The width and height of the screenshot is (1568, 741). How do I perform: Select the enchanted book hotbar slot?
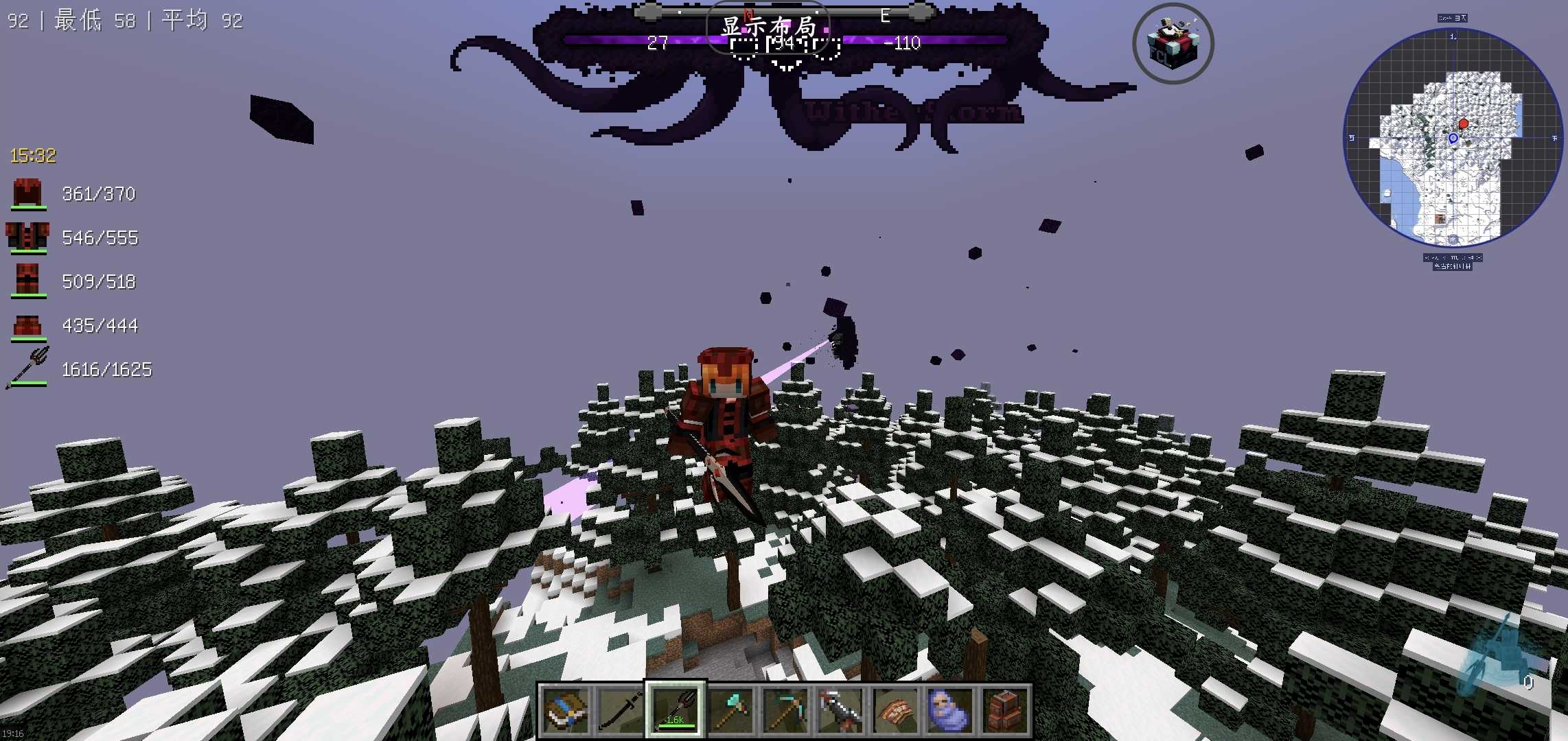(565, 711)
